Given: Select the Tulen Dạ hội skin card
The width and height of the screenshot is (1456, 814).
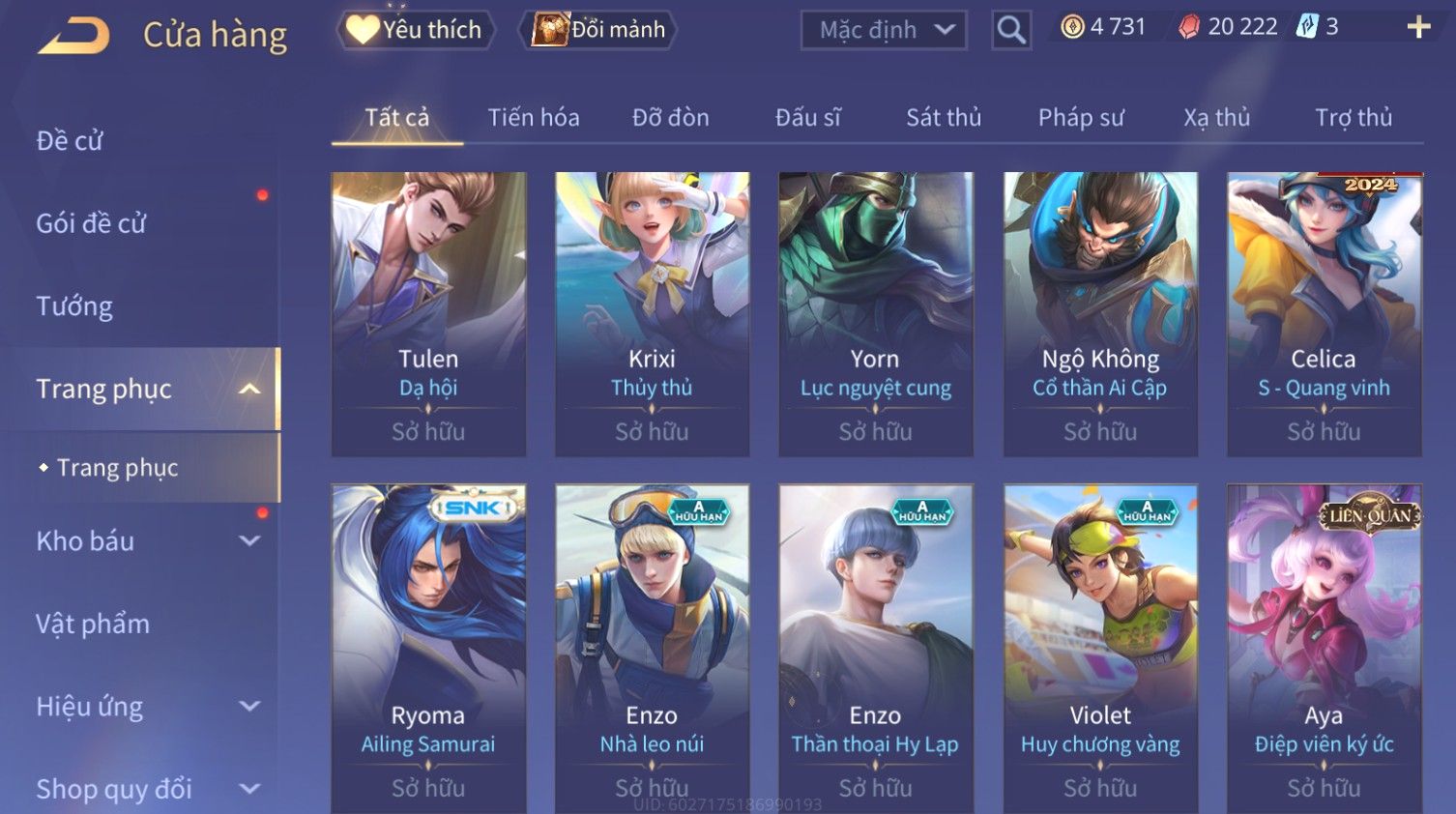Looking at the screenshot, I should [x=428, y=313].
